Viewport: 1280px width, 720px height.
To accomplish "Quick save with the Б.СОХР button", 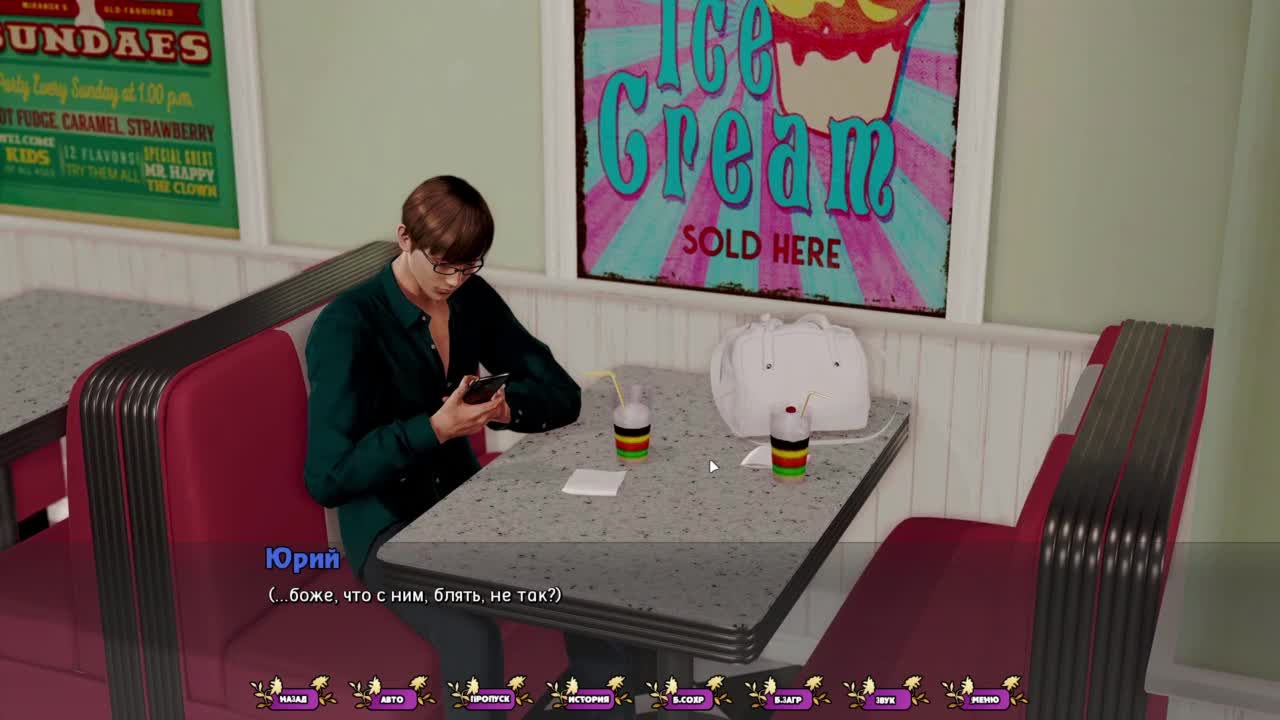I will tap(688, 698).
